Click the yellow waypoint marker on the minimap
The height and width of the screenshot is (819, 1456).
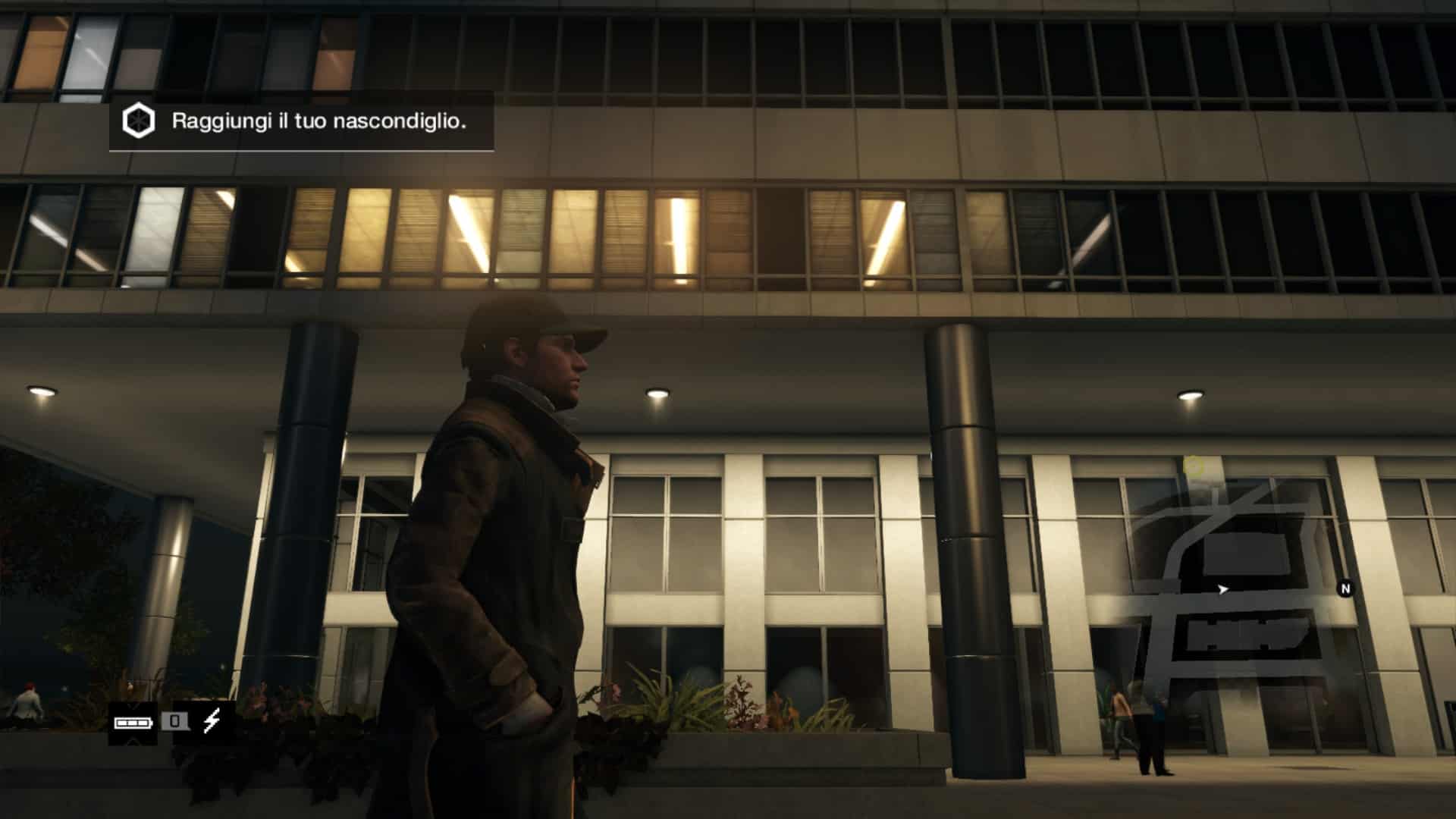click(x=1194, y=466)
